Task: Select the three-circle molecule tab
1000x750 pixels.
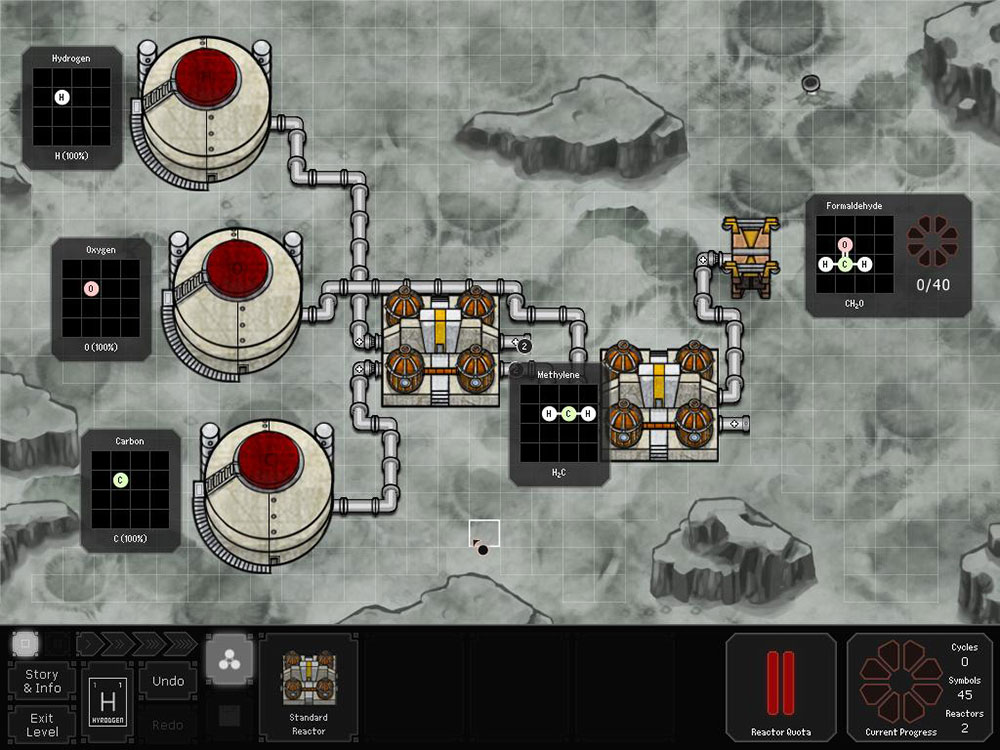Action: (229, 661)
